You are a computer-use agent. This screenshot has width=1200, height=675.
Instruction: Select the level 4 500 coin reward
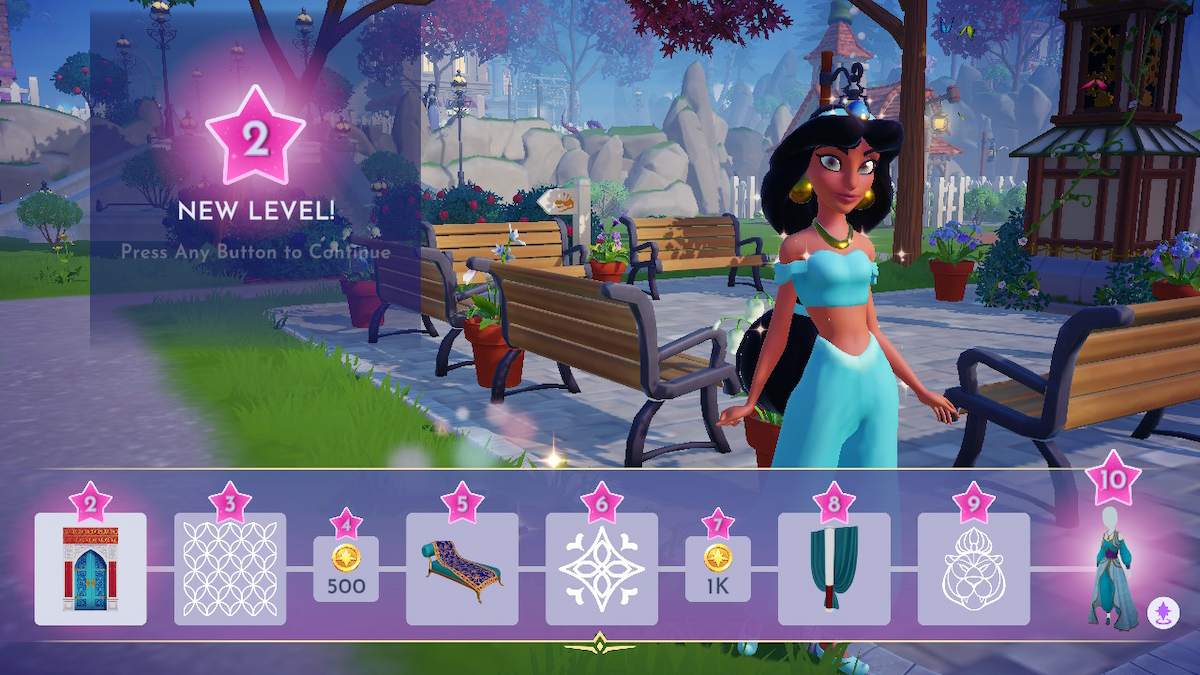point(346,569)
